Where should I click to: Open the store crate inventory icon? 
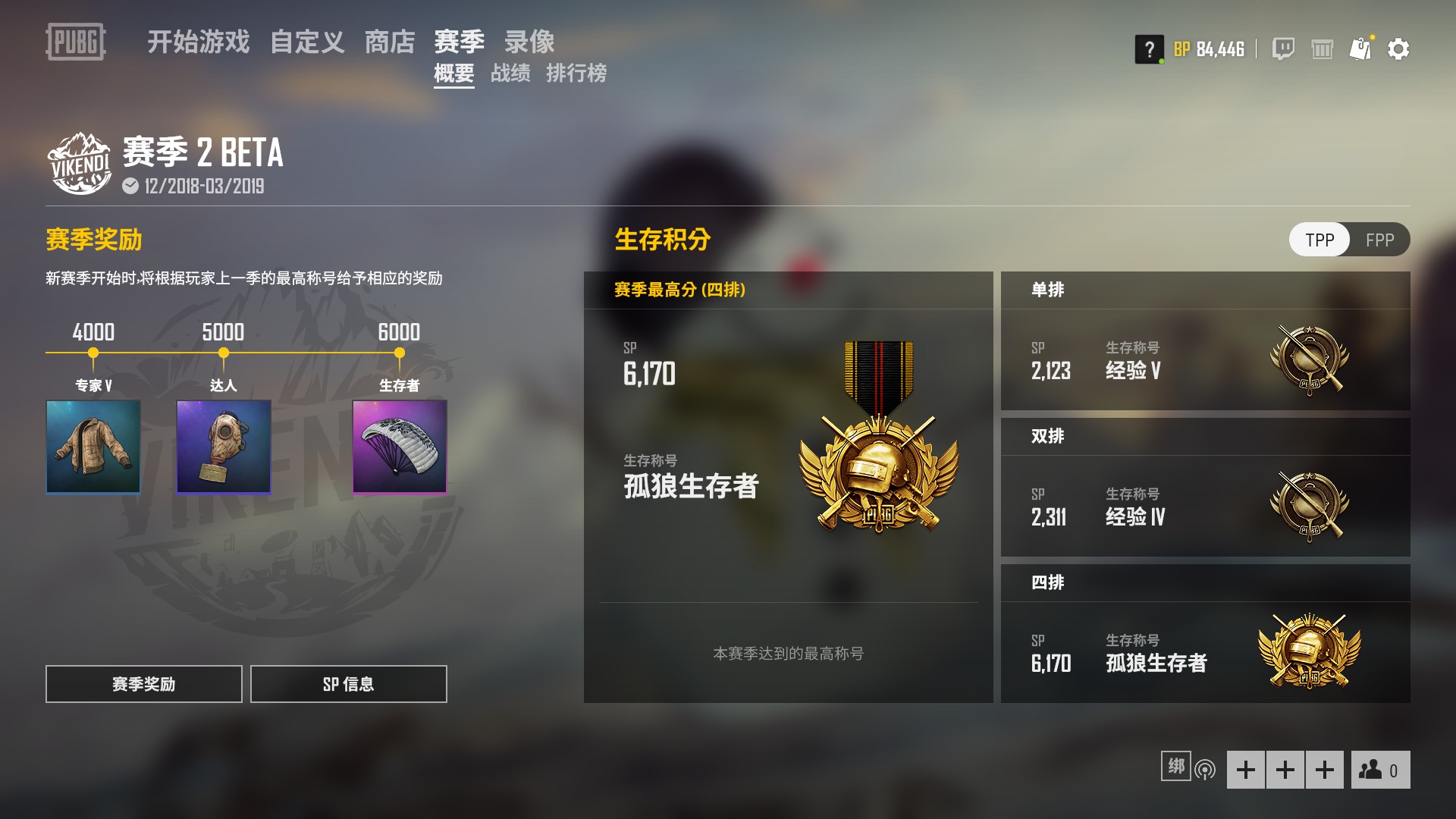pos(1323,48)
